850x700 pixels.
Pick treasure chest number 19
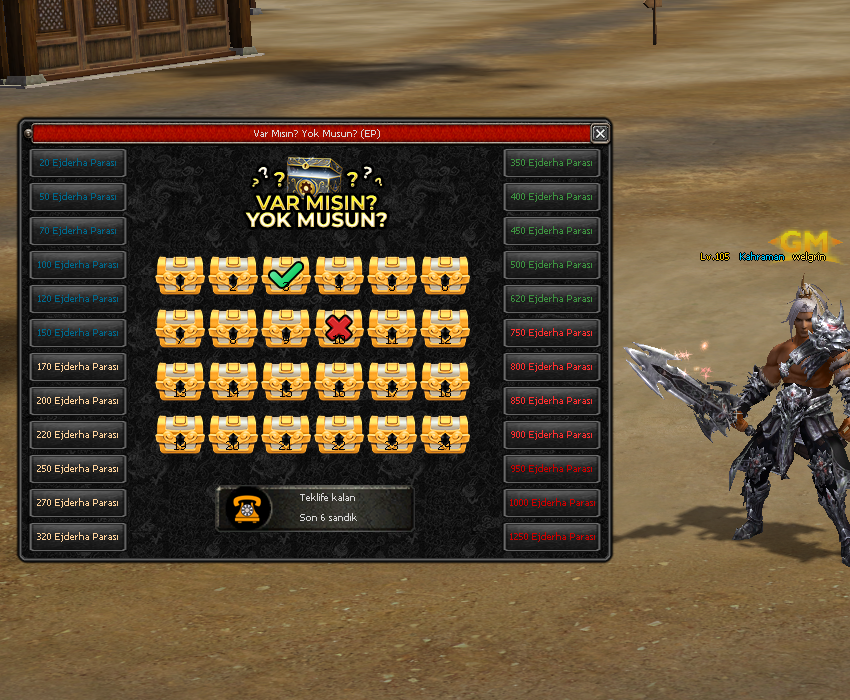click(180, 434)
